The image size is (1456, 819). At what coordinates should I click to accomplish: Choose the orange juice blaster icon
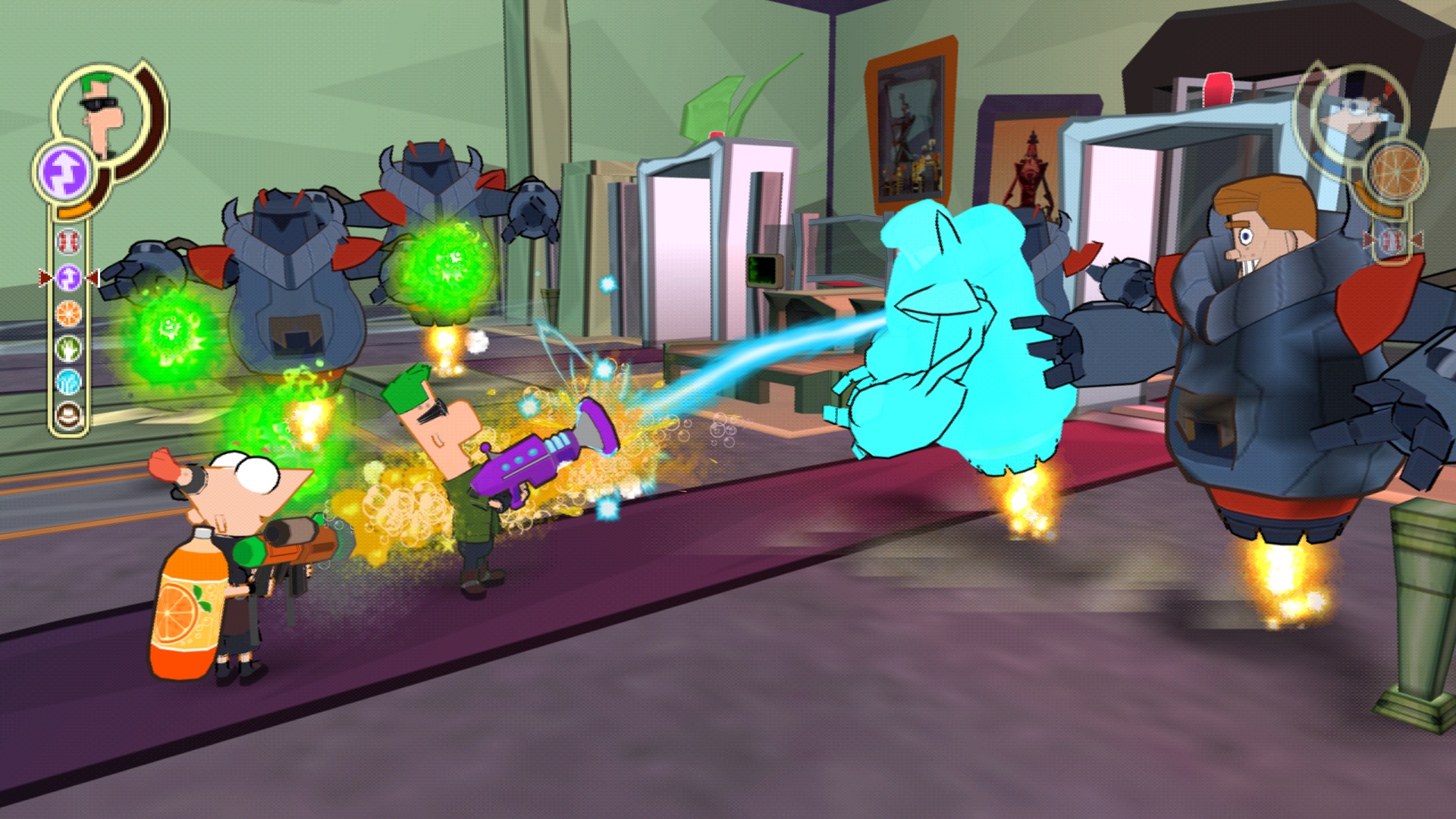68,313
